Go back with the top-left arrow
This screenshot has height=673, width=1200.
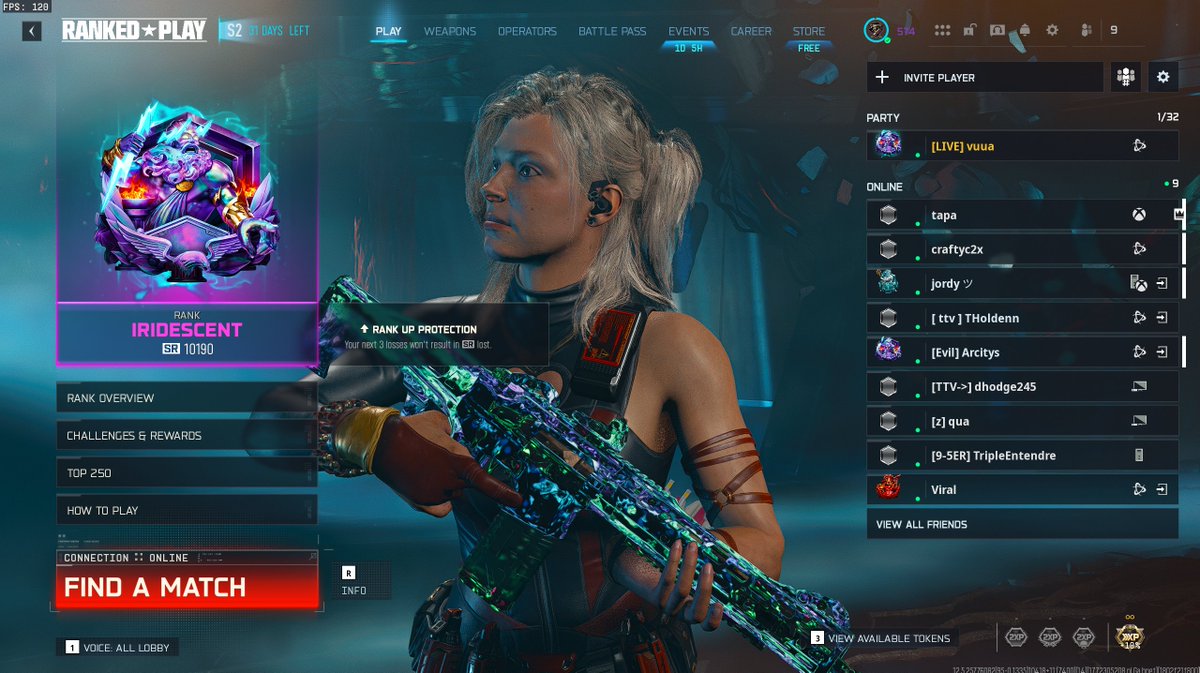coord(32,31)
